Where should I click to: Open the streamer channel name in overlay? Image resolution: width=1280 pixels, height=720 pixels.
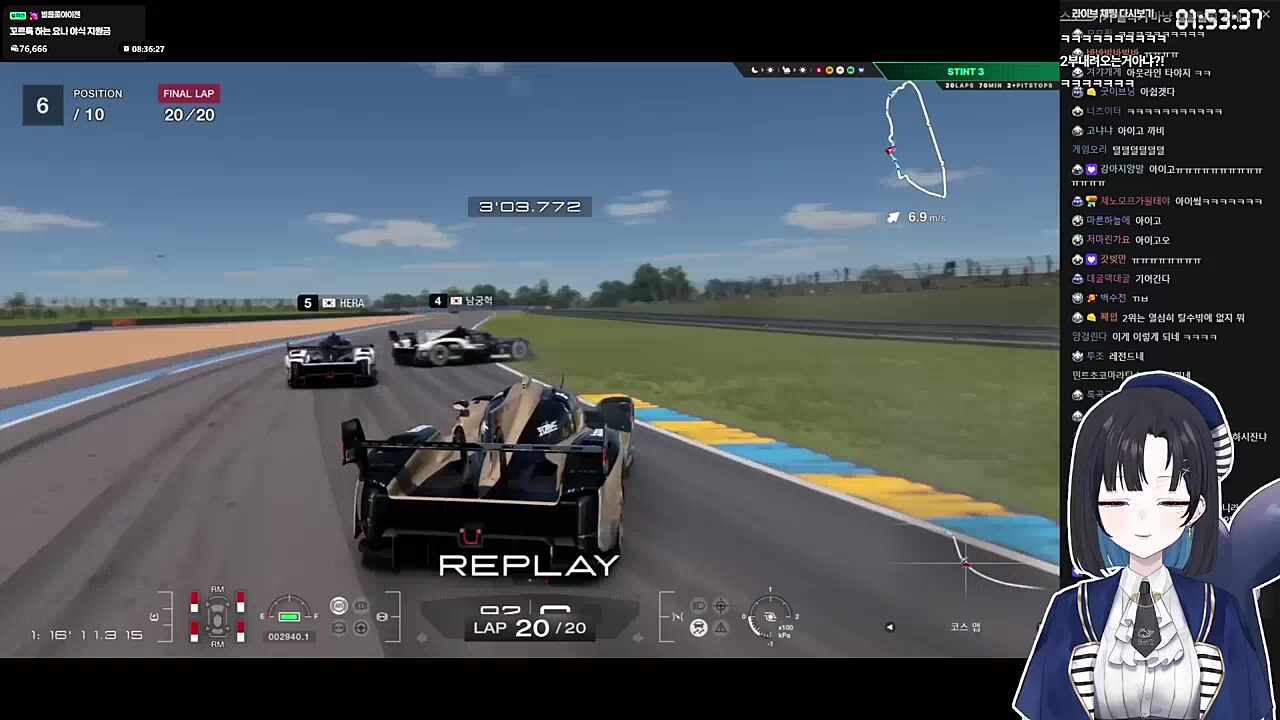pos(61,15)
